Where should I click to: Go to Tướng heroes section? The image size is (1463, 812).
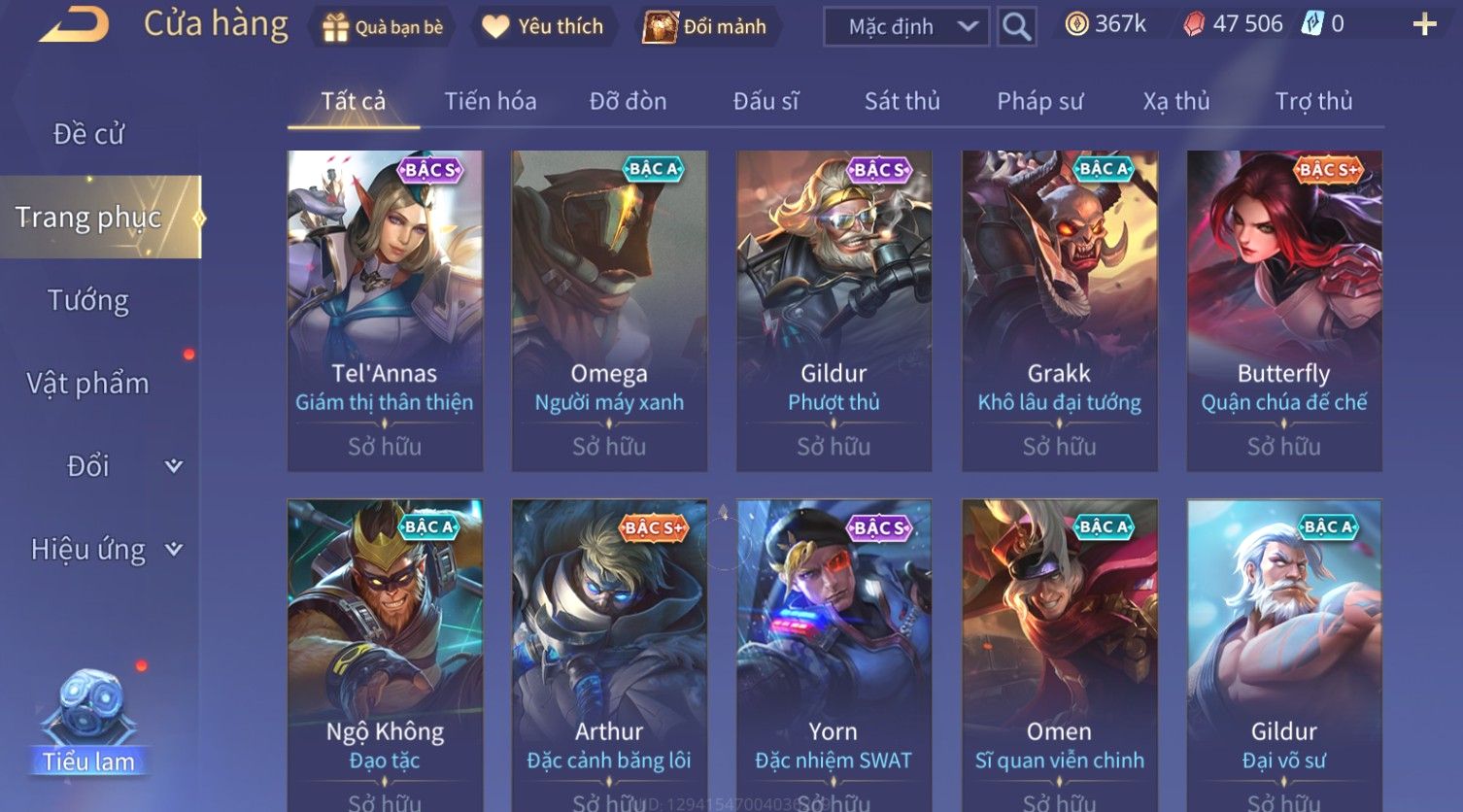pyautogui.click(x=88, y=300)
